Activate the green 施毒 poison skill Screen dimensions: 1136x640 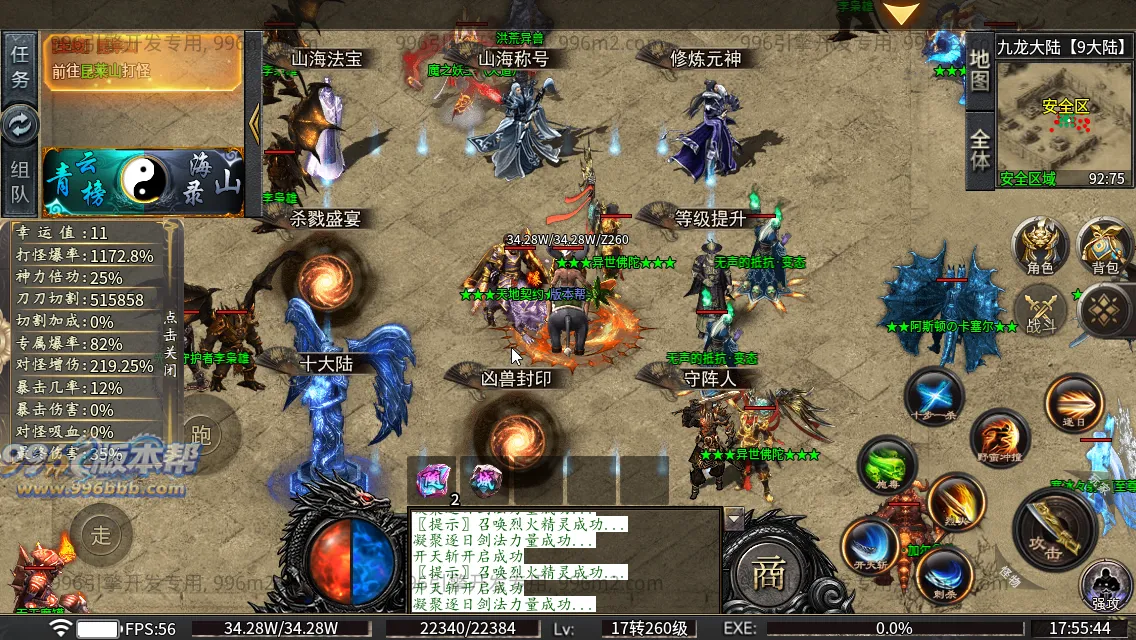tap(886, 465)
